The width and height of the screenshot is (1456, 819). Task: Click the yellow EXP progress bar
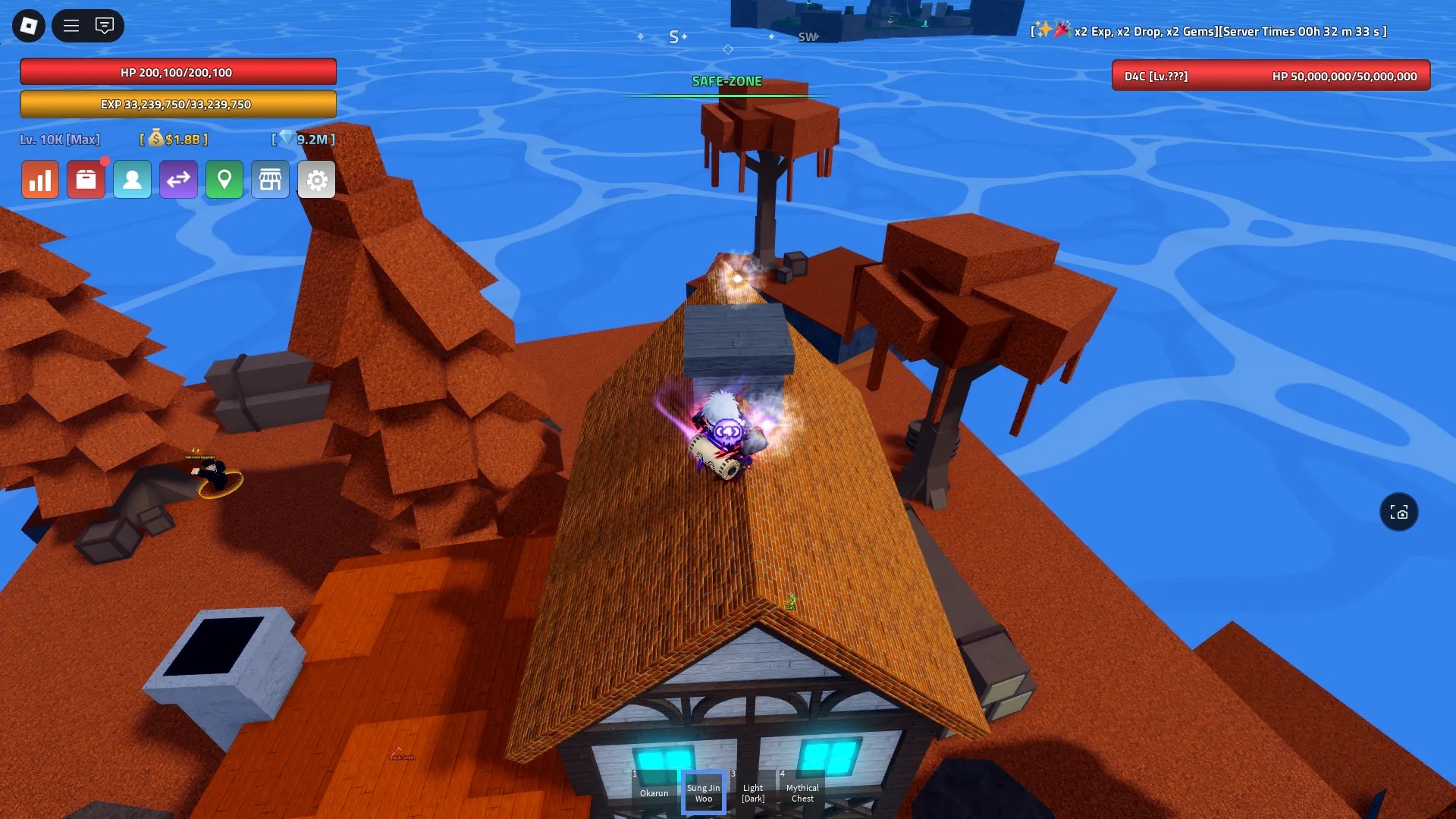click(x=180, y=104)
